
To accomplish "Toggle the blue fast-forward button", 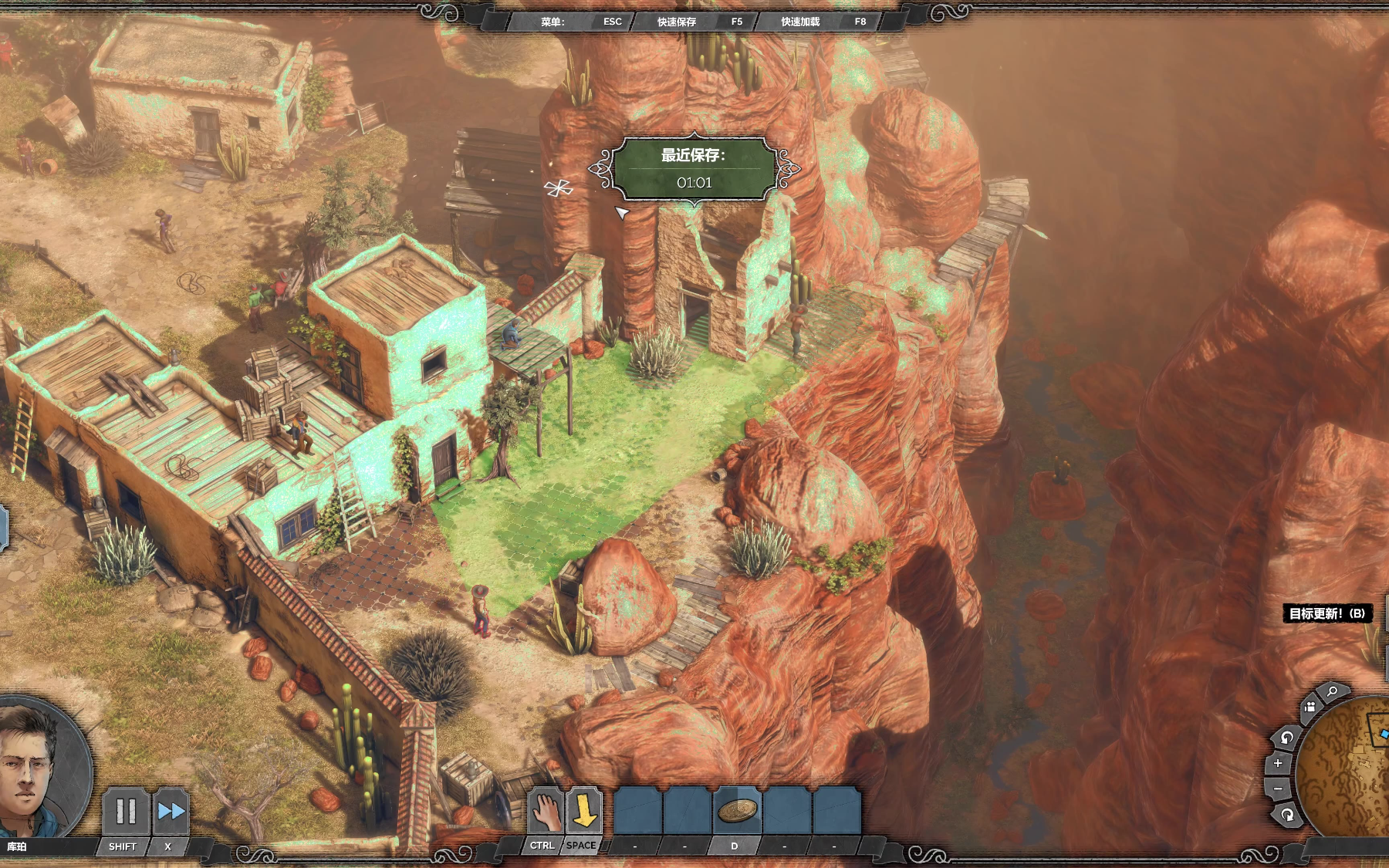I will 171,811.
